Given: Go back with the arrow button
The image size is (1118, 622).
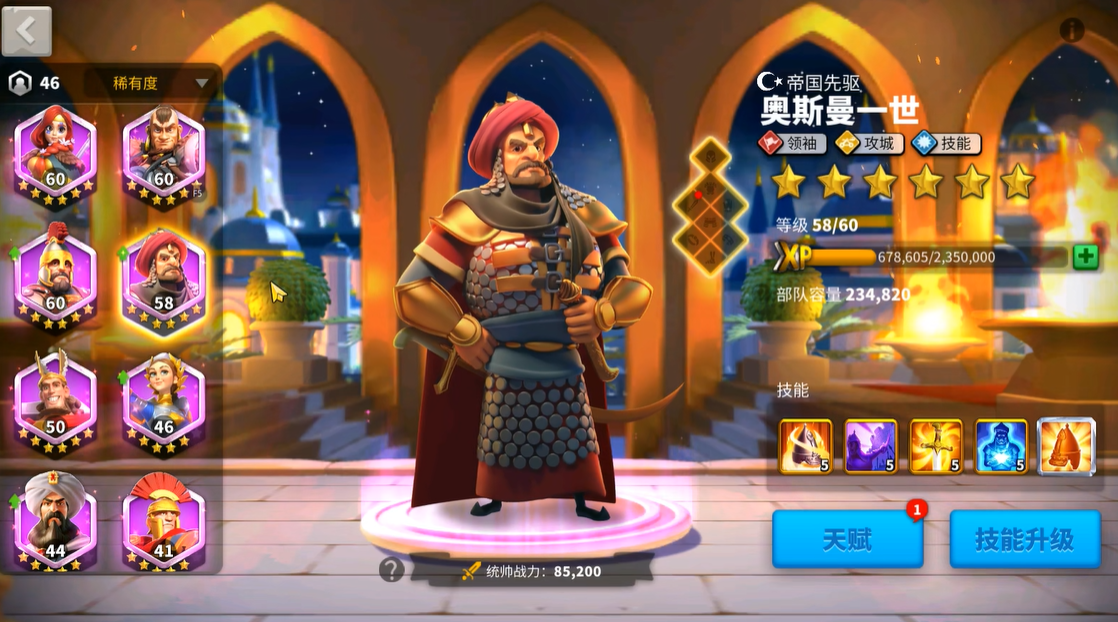Looking at the screenshot, I should [27, 31].
